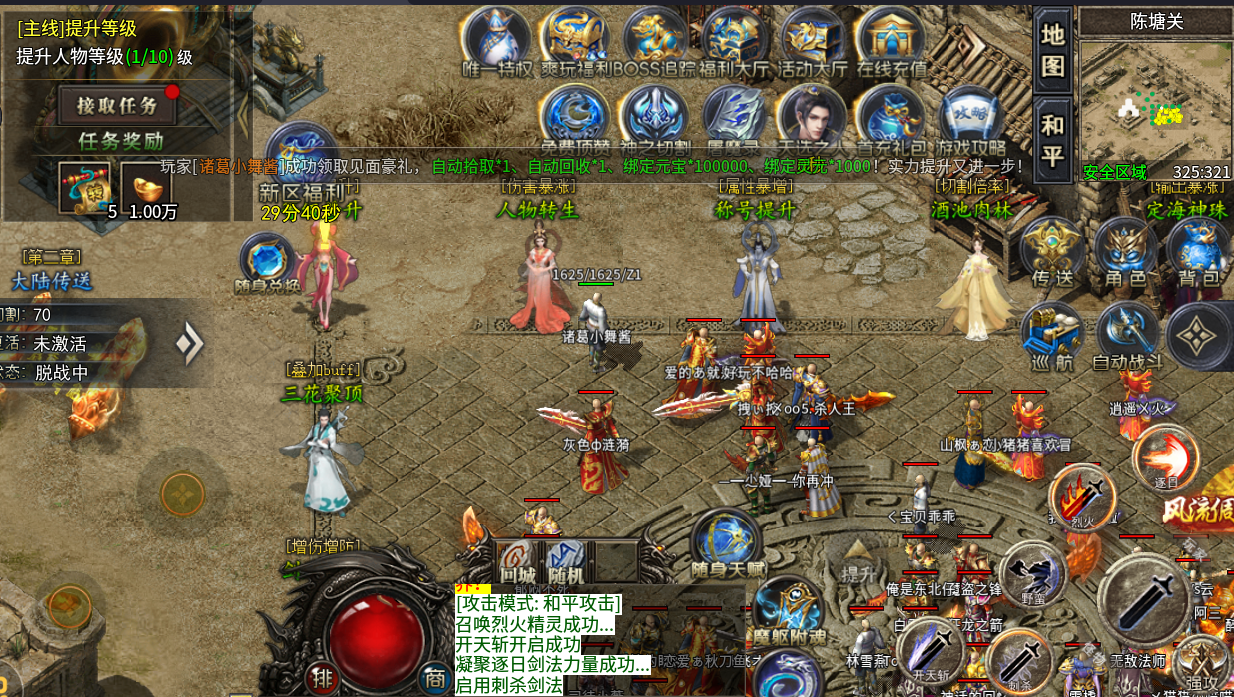Open the 在线充值 recharge icon
1234x697 pixels.
[891, 40]
